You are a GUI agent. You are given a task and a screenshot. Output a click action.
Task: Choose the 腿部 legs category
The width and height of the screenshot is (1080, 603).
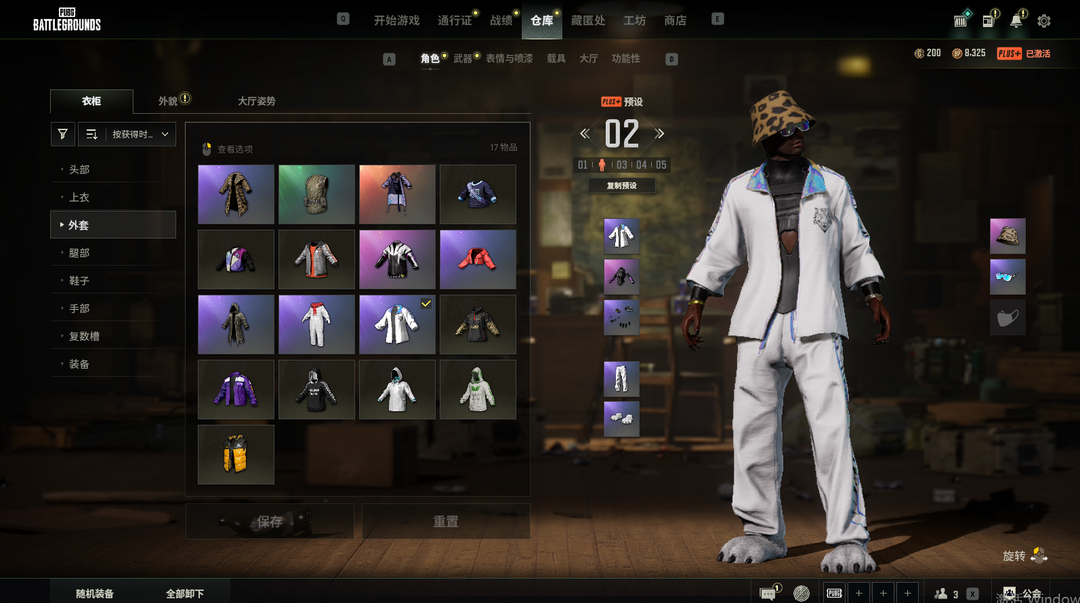[x=79, y=253]
